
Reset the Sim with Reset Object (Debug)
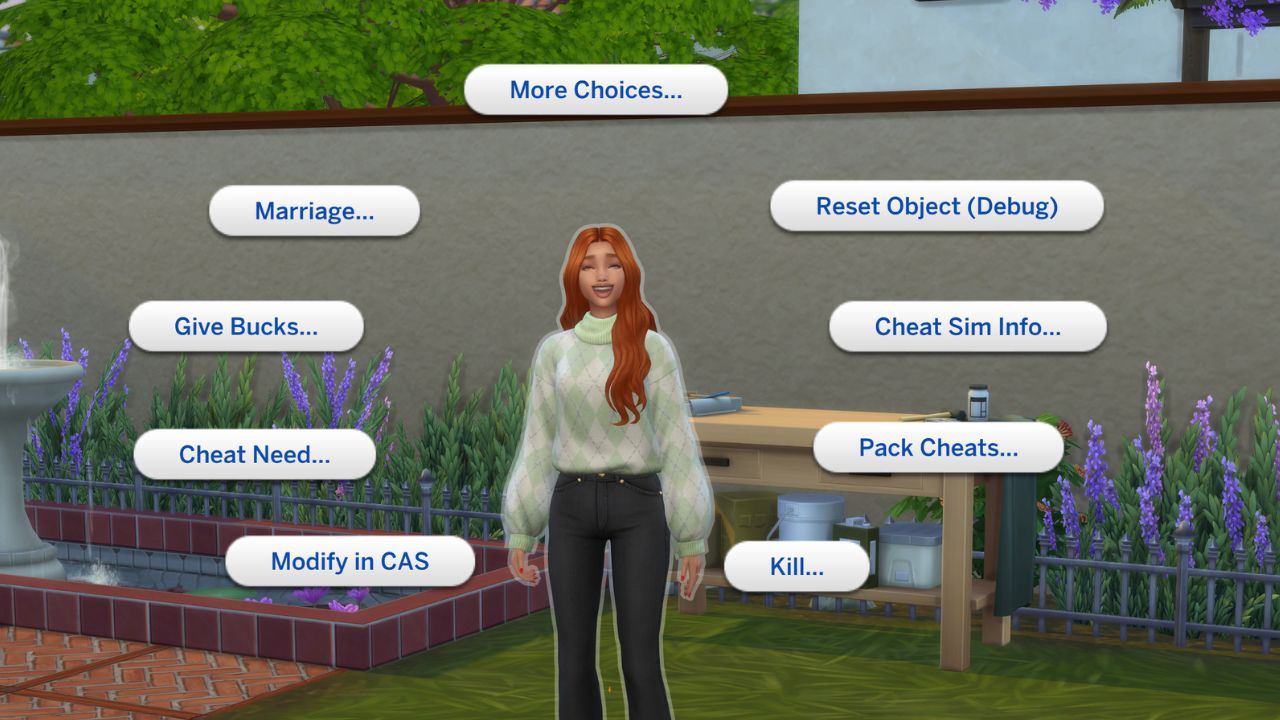pyautogui.click(x=937, y=206)
